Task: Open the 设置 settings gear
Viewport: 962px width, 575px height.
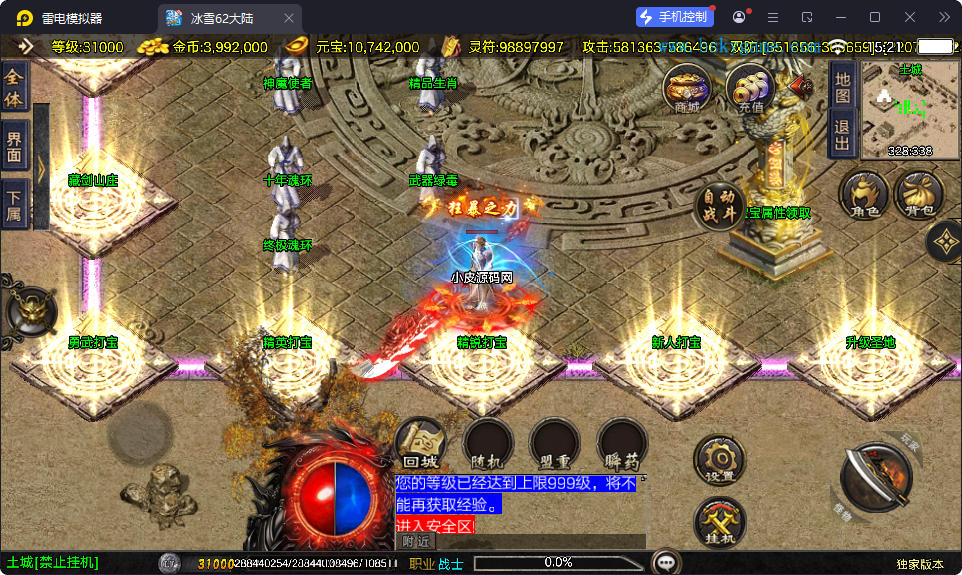Action: pyautogui.click(x=719, y=460)
